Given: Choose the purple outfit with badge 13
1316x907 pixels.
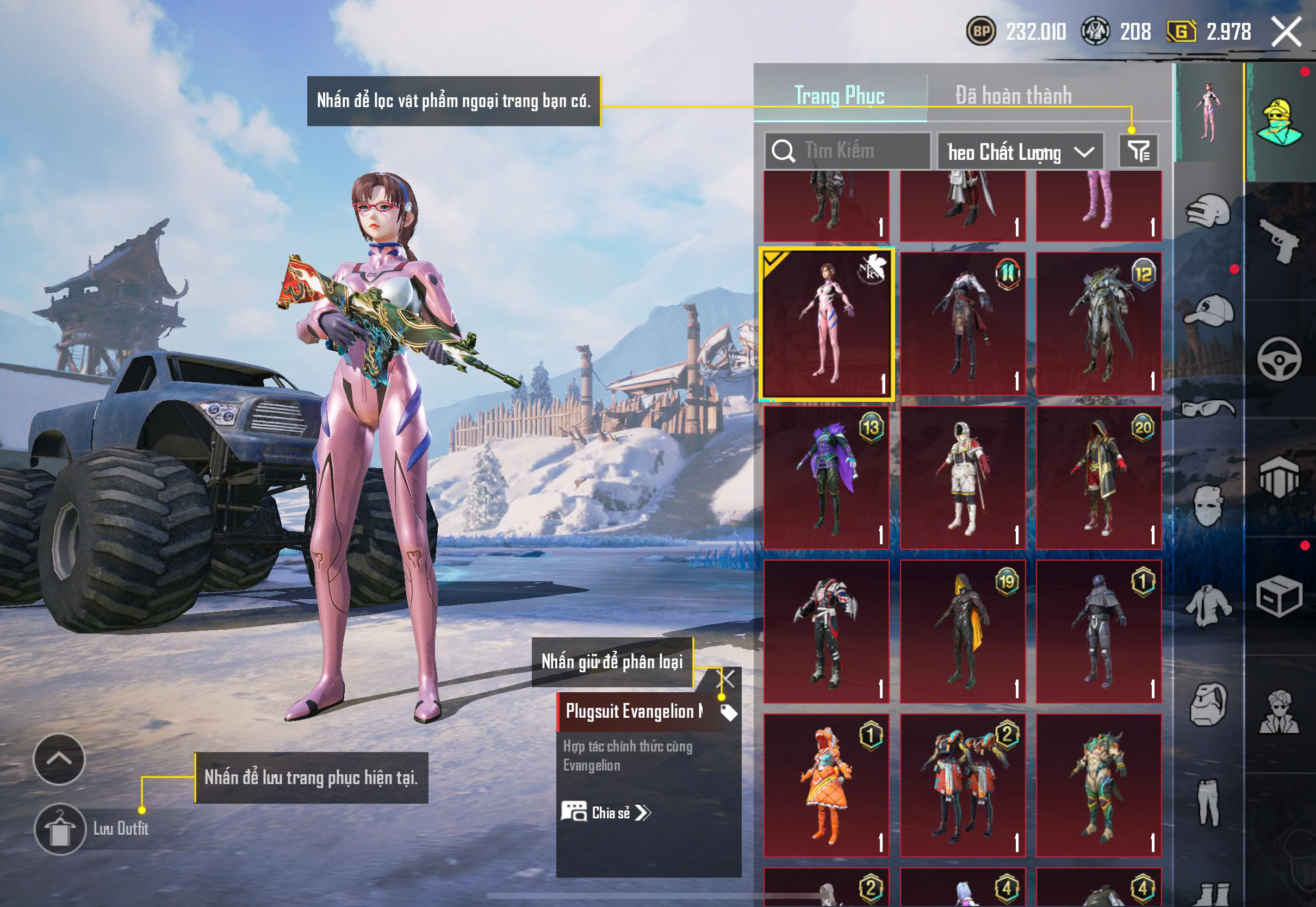Looking at the screenshot, I should [826, 477].
